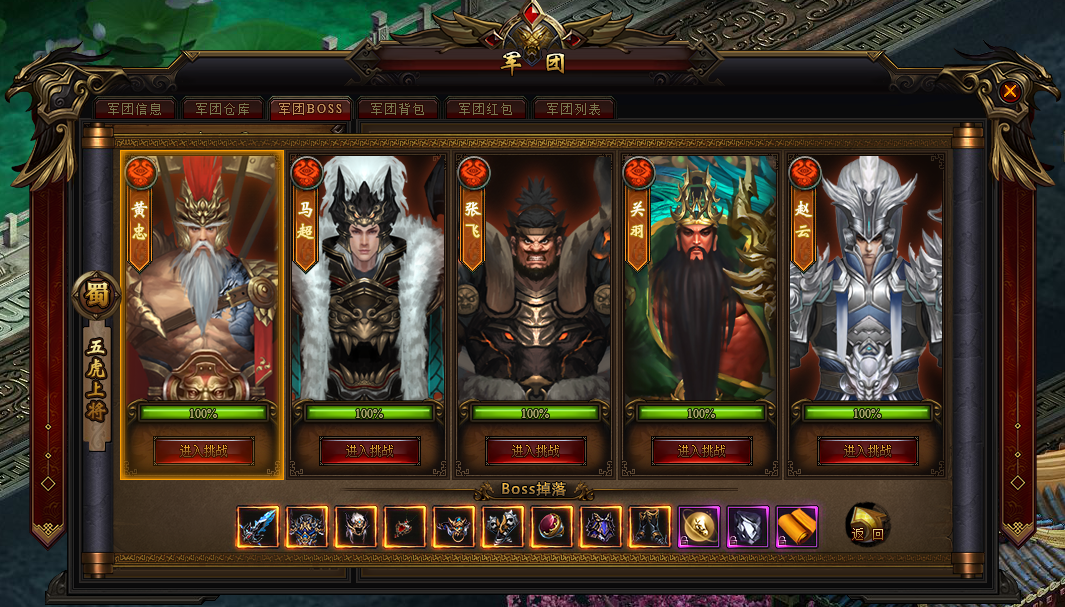Enter the 赵云 boss challenge

pyautogui.click(x=867, y=451)
